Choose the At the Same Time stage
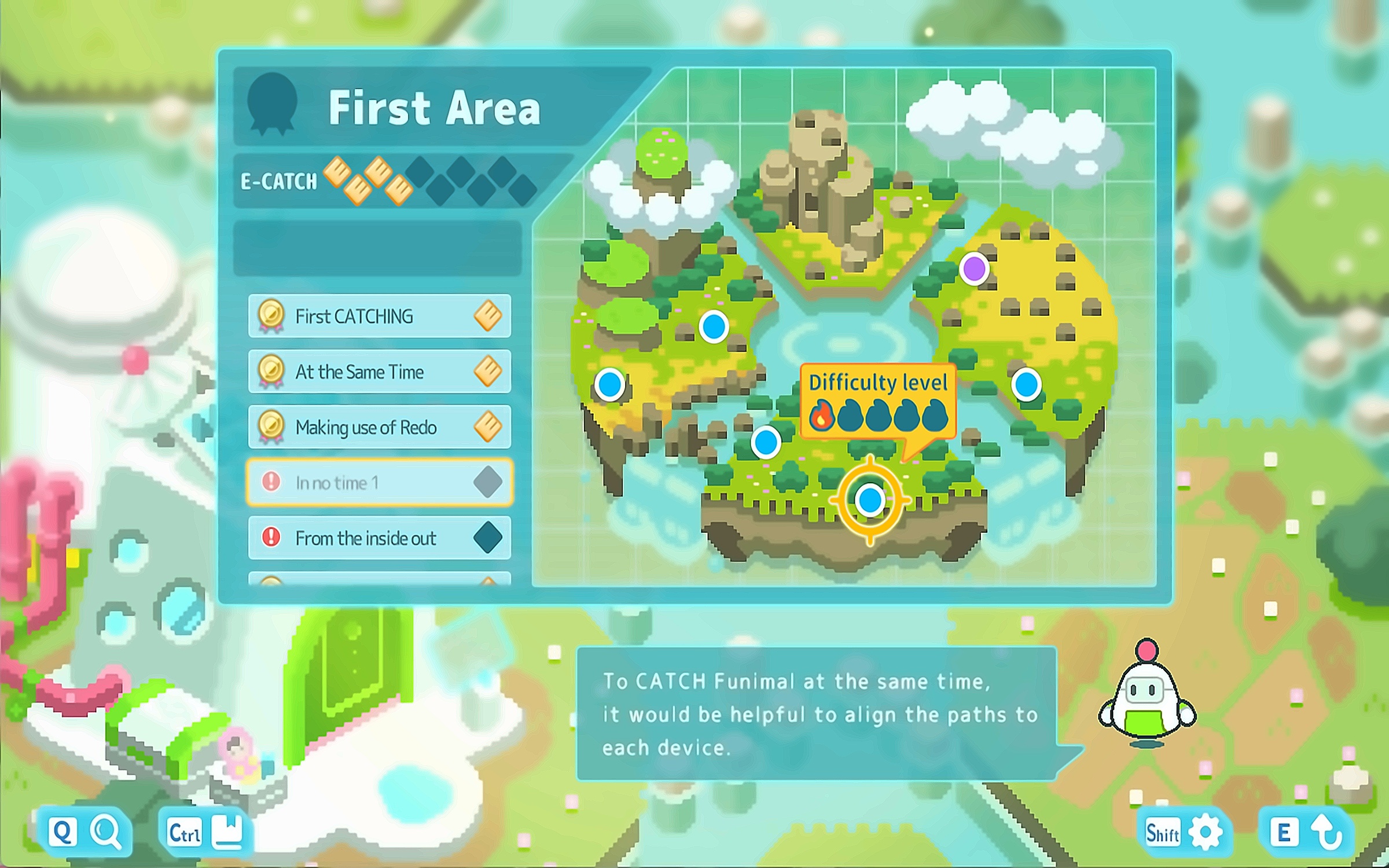1389x868 pixels. [x=379, y=372]
